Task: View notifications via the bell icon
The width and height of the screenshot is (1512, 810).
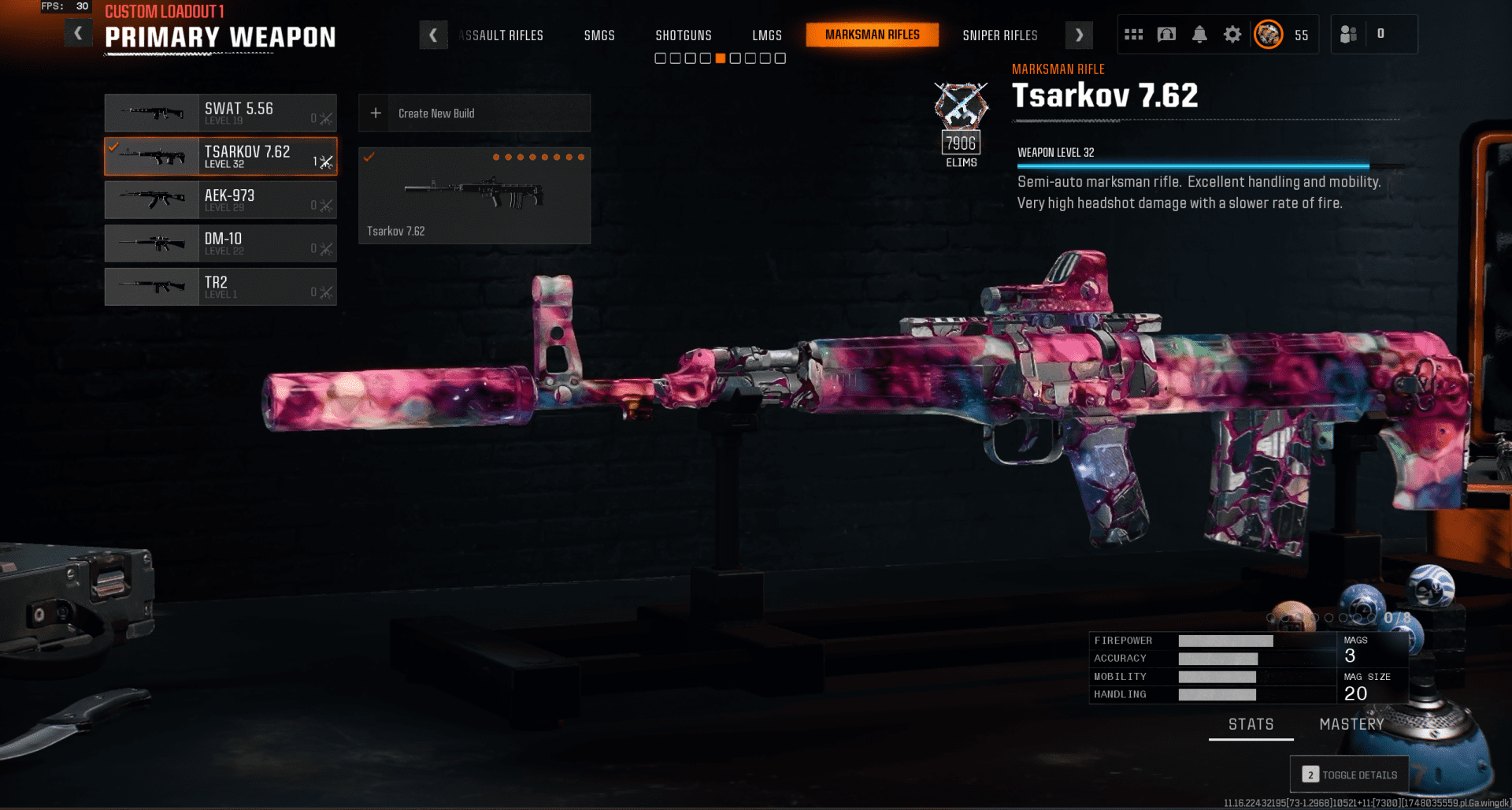Action: click(1199, 34)
